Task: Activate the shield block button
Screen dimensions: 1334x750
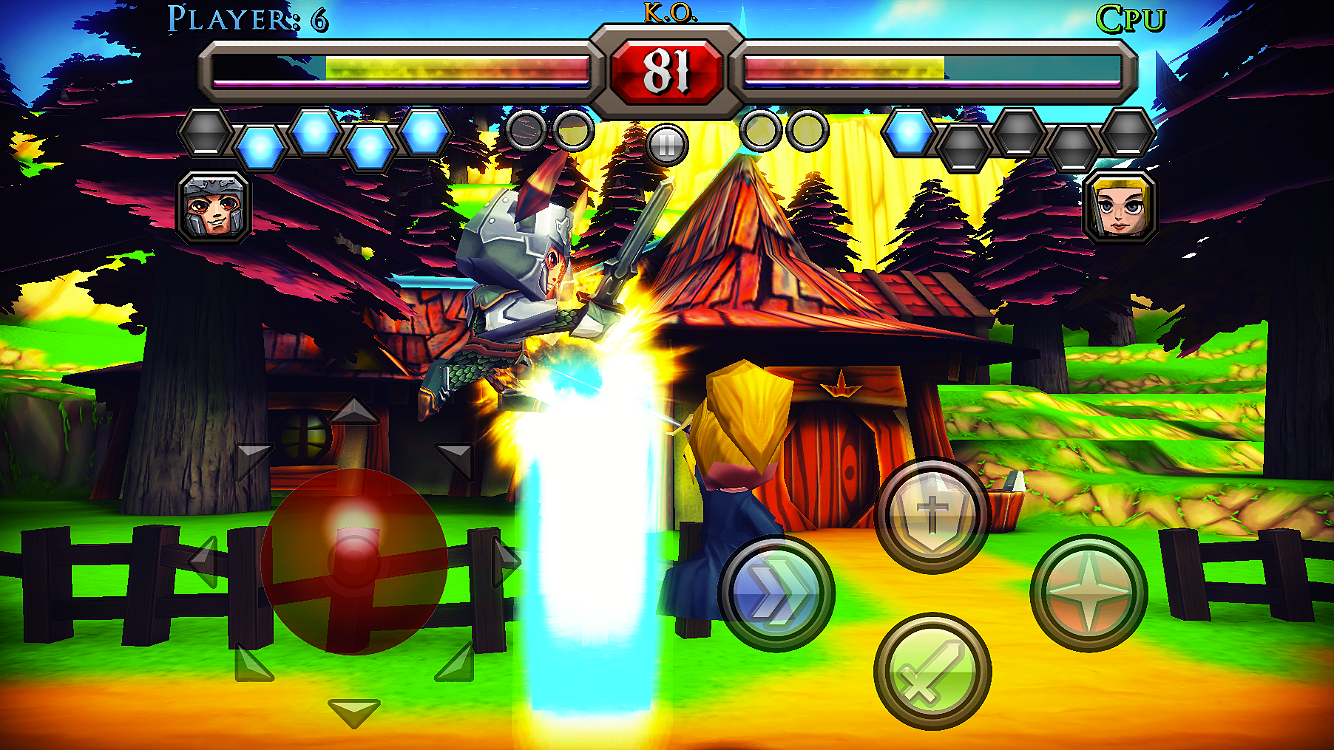Action: tap(932, 515)
